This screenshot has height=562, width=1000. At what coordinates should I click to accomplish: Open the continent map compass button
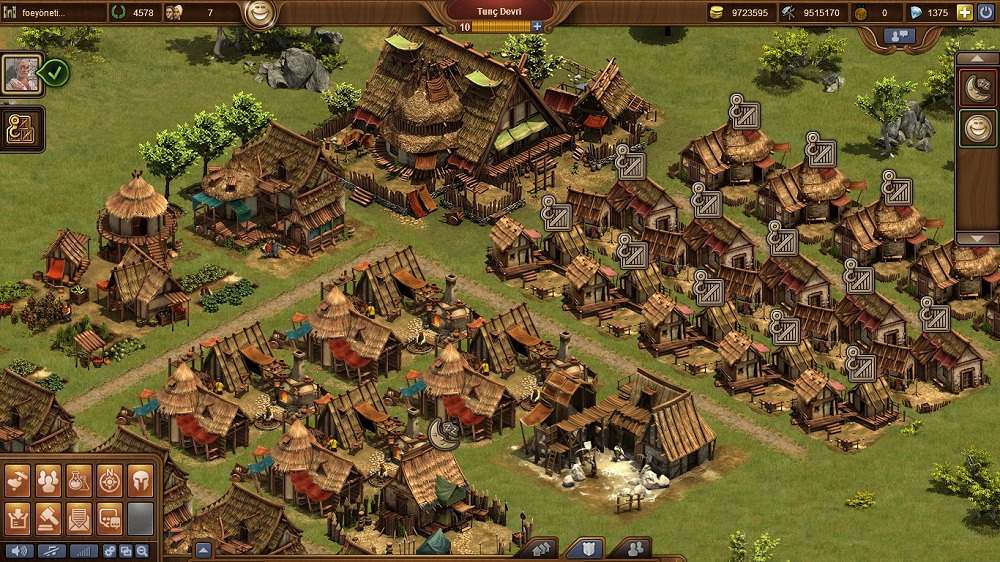click(109, 482)
